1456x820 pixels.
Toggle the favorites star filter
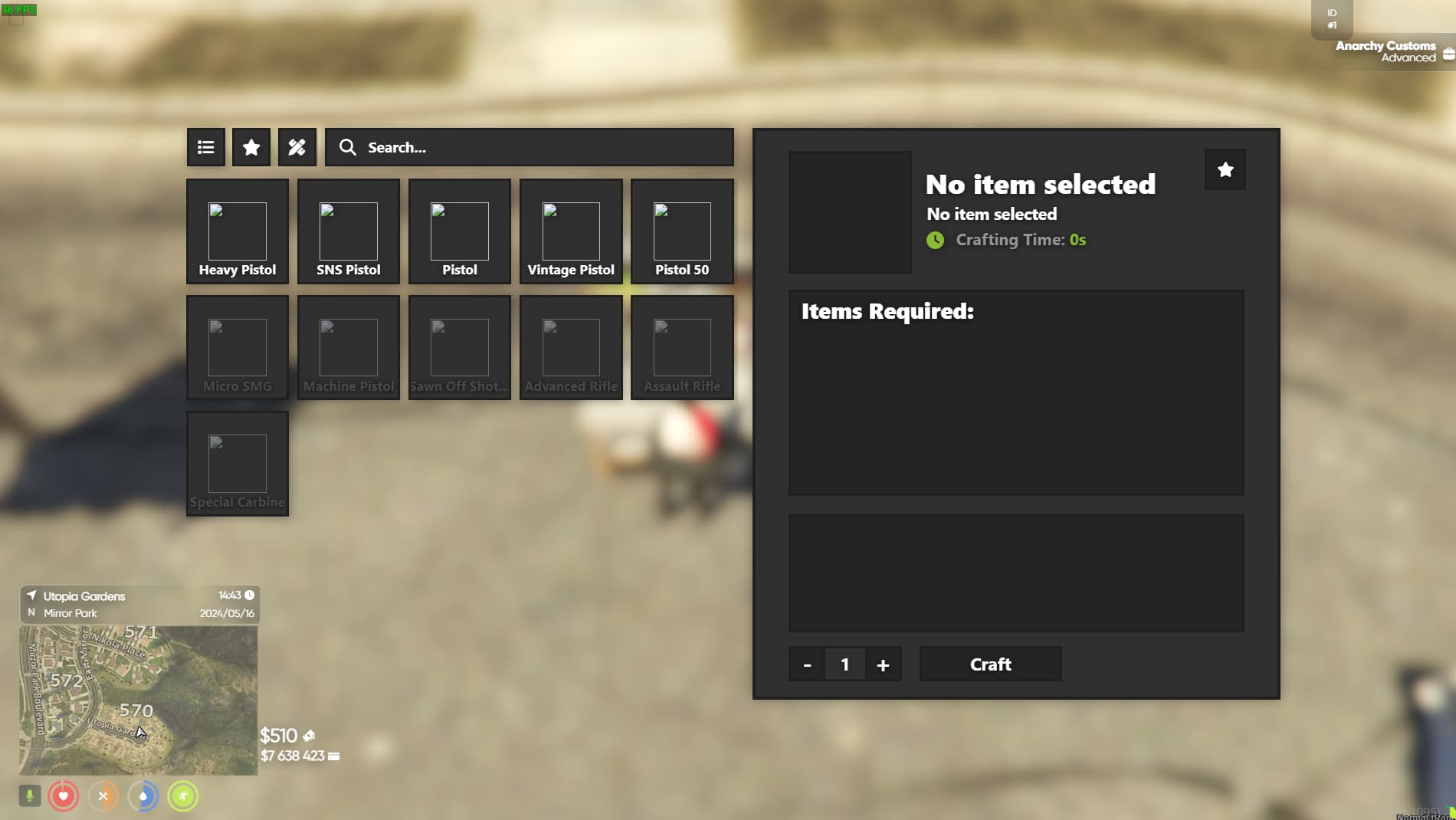coord(251,147)
